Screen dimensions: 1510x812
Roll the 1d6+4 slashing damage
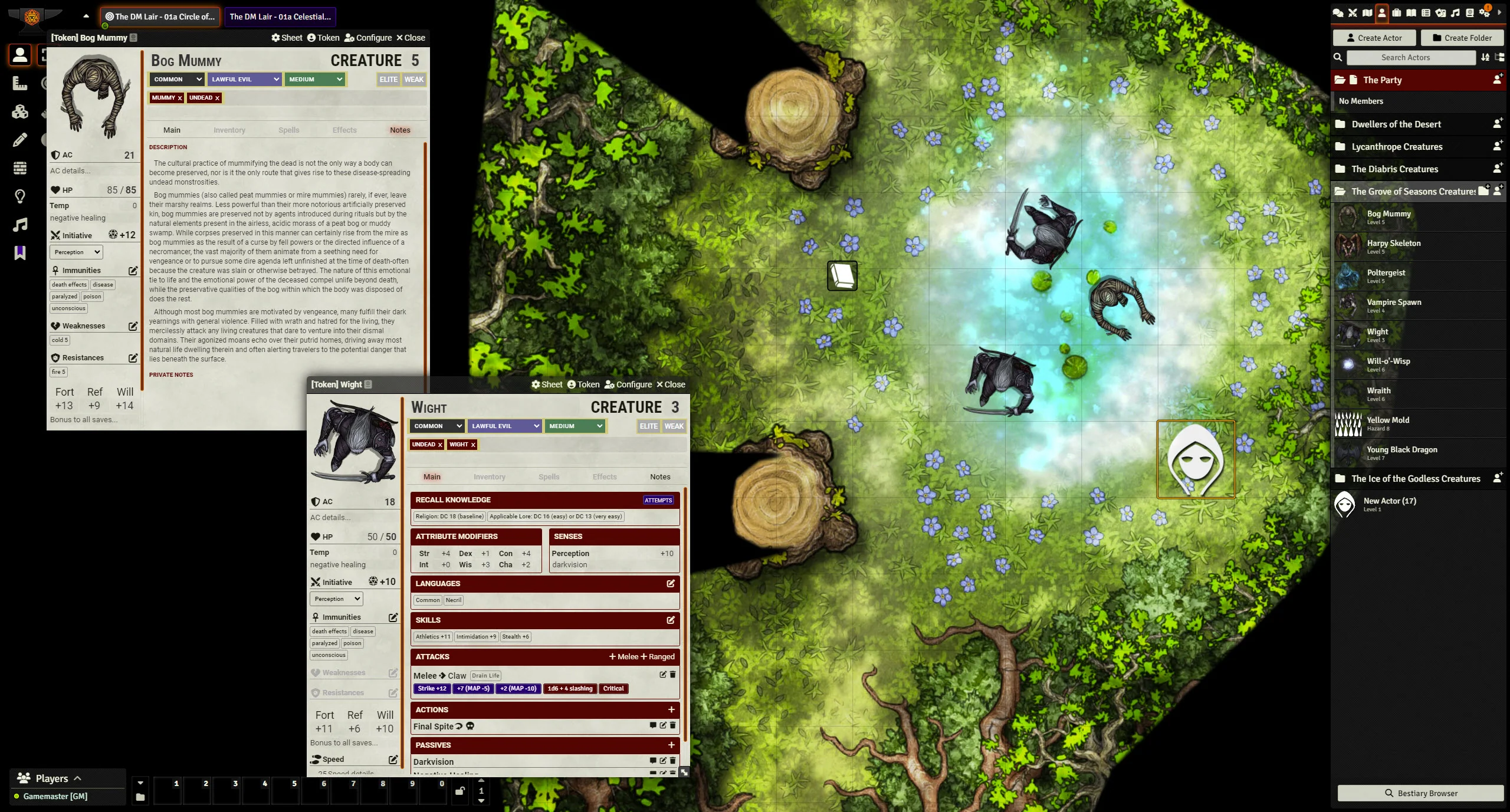click(569, 689)
